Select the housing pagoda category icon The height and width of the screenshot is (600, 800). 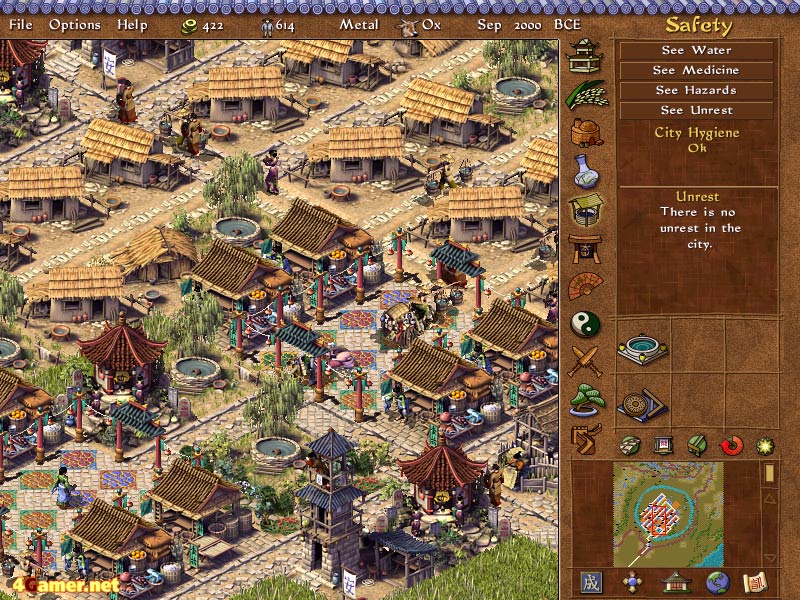[585, 56]
